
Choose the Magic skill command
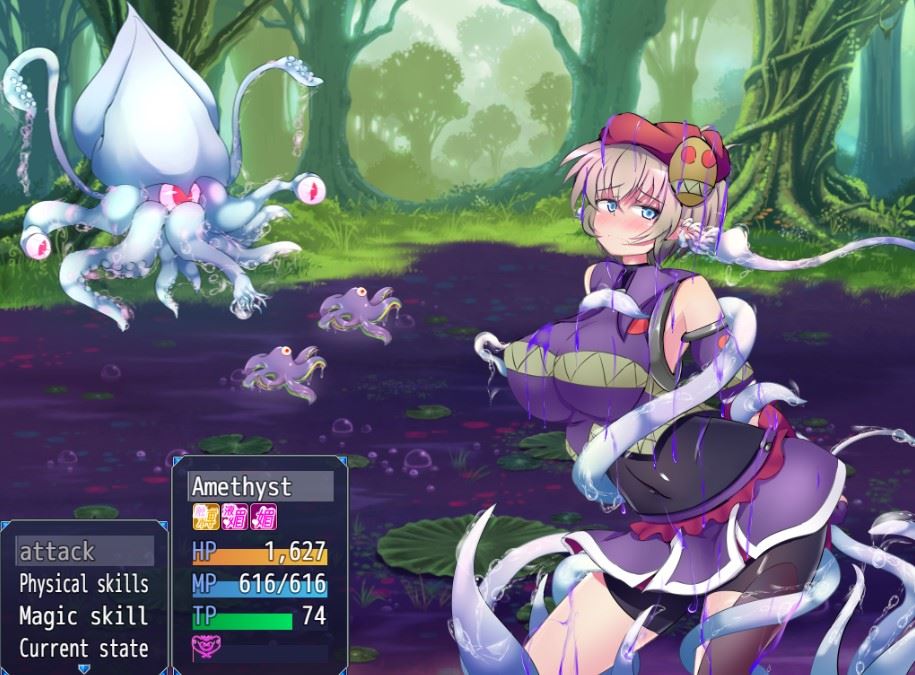point(84,616)
